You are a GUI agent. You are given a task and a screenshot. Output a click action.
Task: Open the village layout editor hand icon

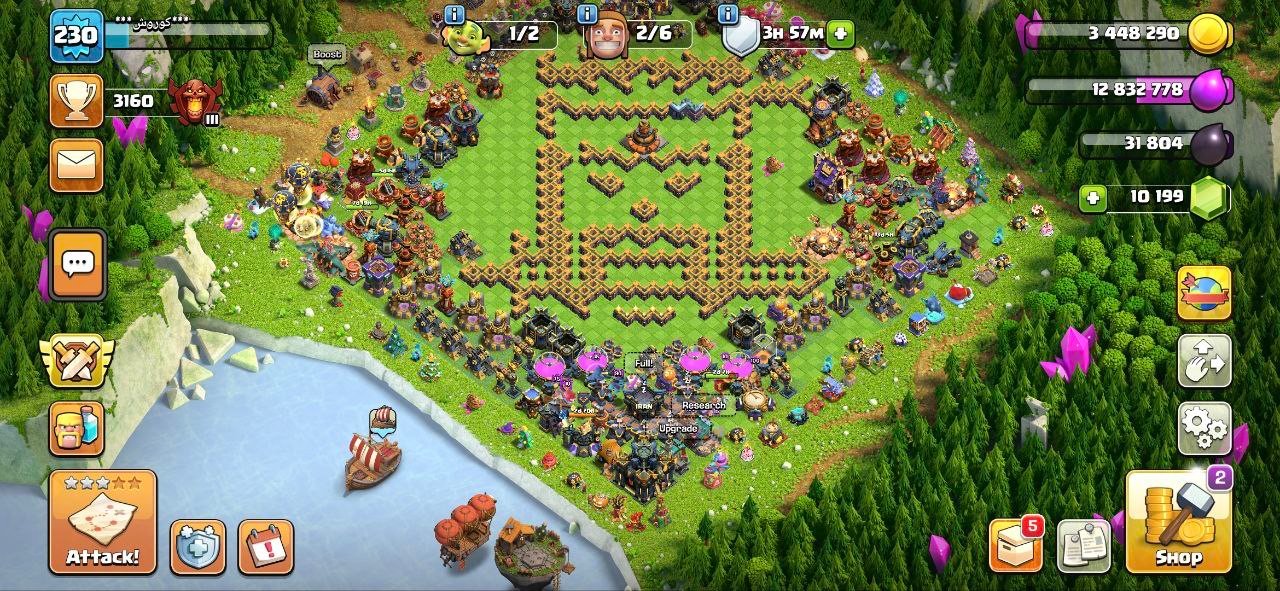tap(1204, 361)
